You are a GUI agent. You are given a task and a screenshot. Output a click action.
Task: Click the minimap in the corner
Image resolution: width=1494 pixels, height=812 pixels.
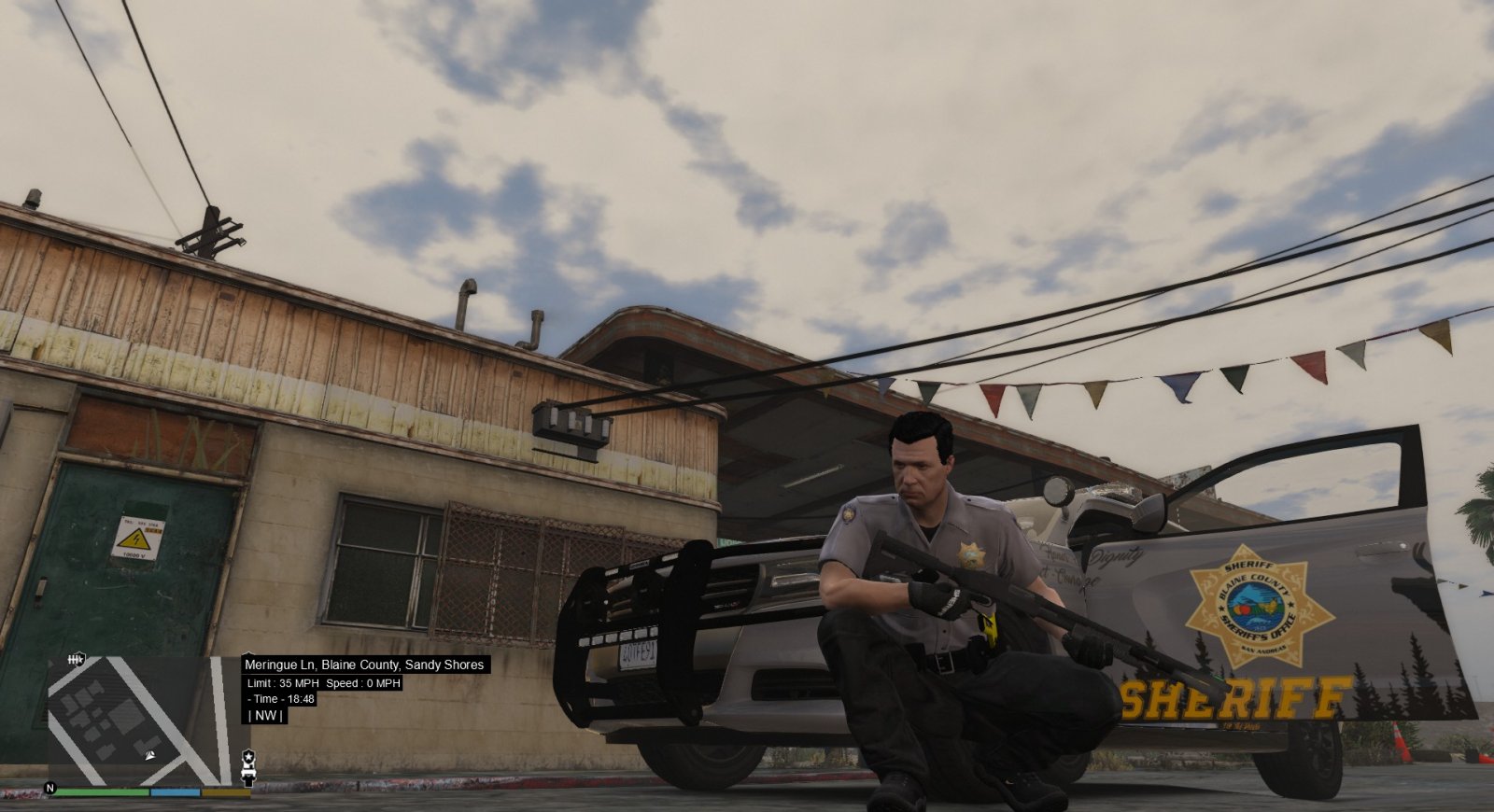140,721
